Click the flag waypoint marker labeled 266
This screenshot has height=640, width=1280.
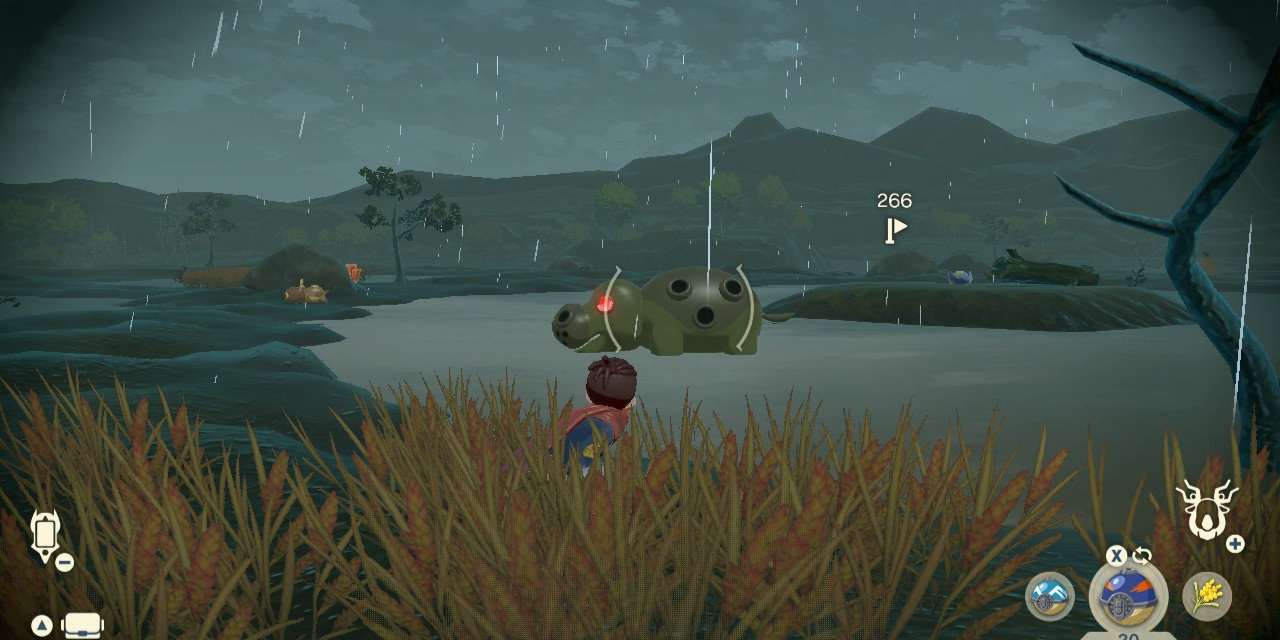895,230
